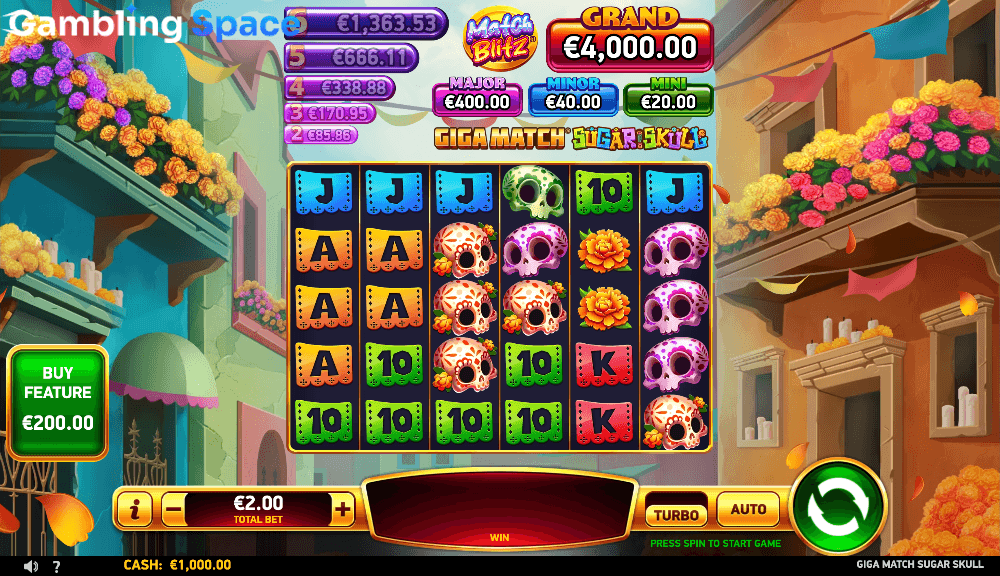
Task: Spin the reels with the green button
Action: pos(838,506)
